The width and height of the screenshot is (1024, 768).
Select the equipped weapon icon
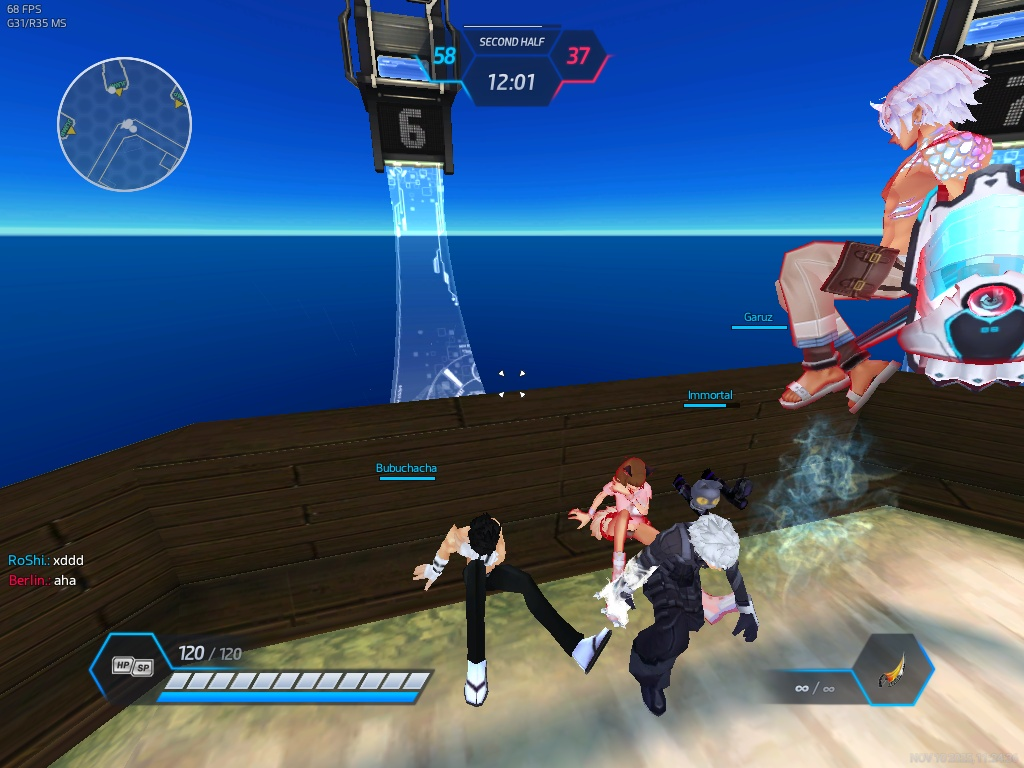[892, 672]
